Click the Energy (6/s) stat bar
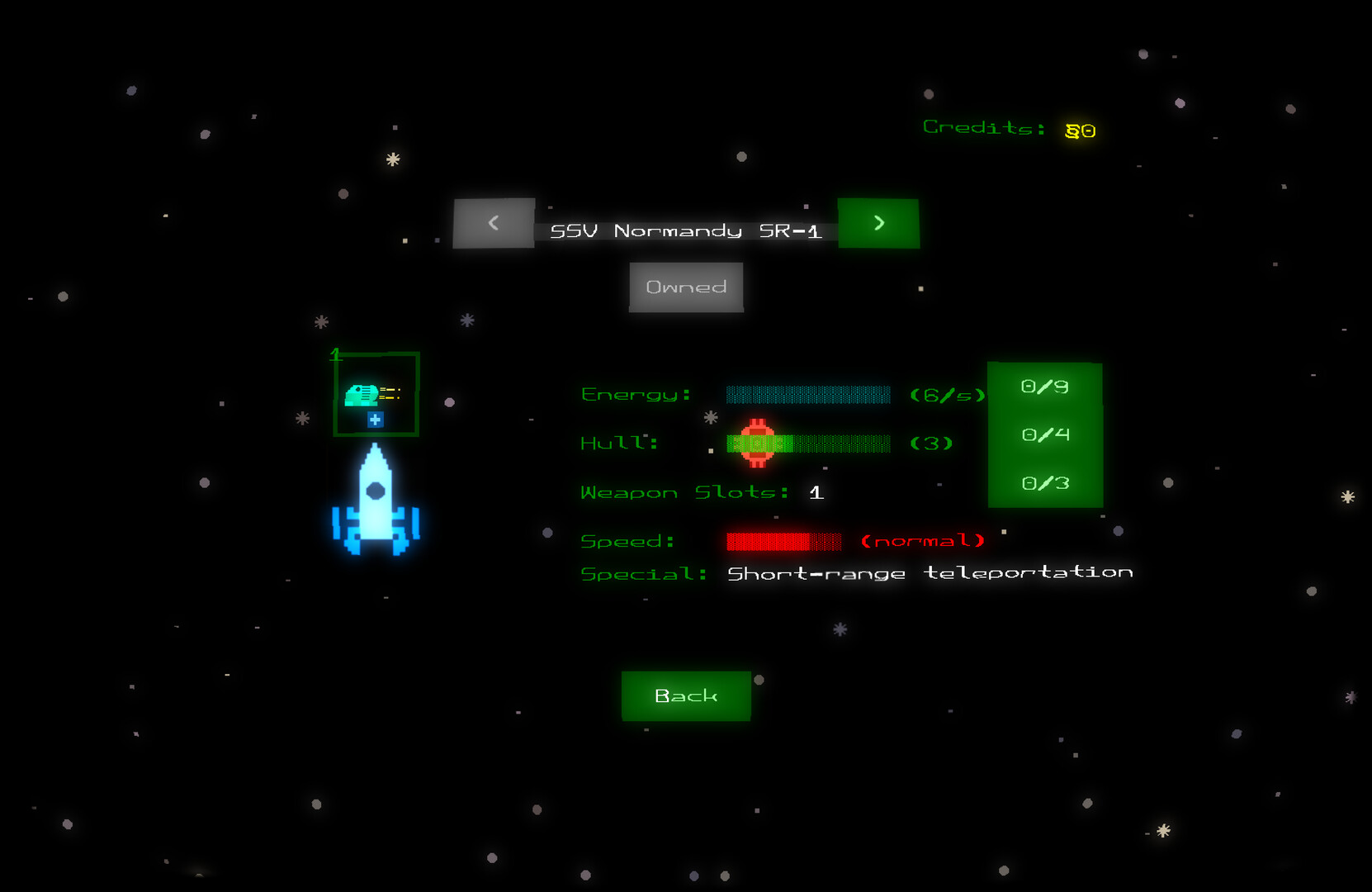This screenshot has width=1372, height=892. pos(807,395)
